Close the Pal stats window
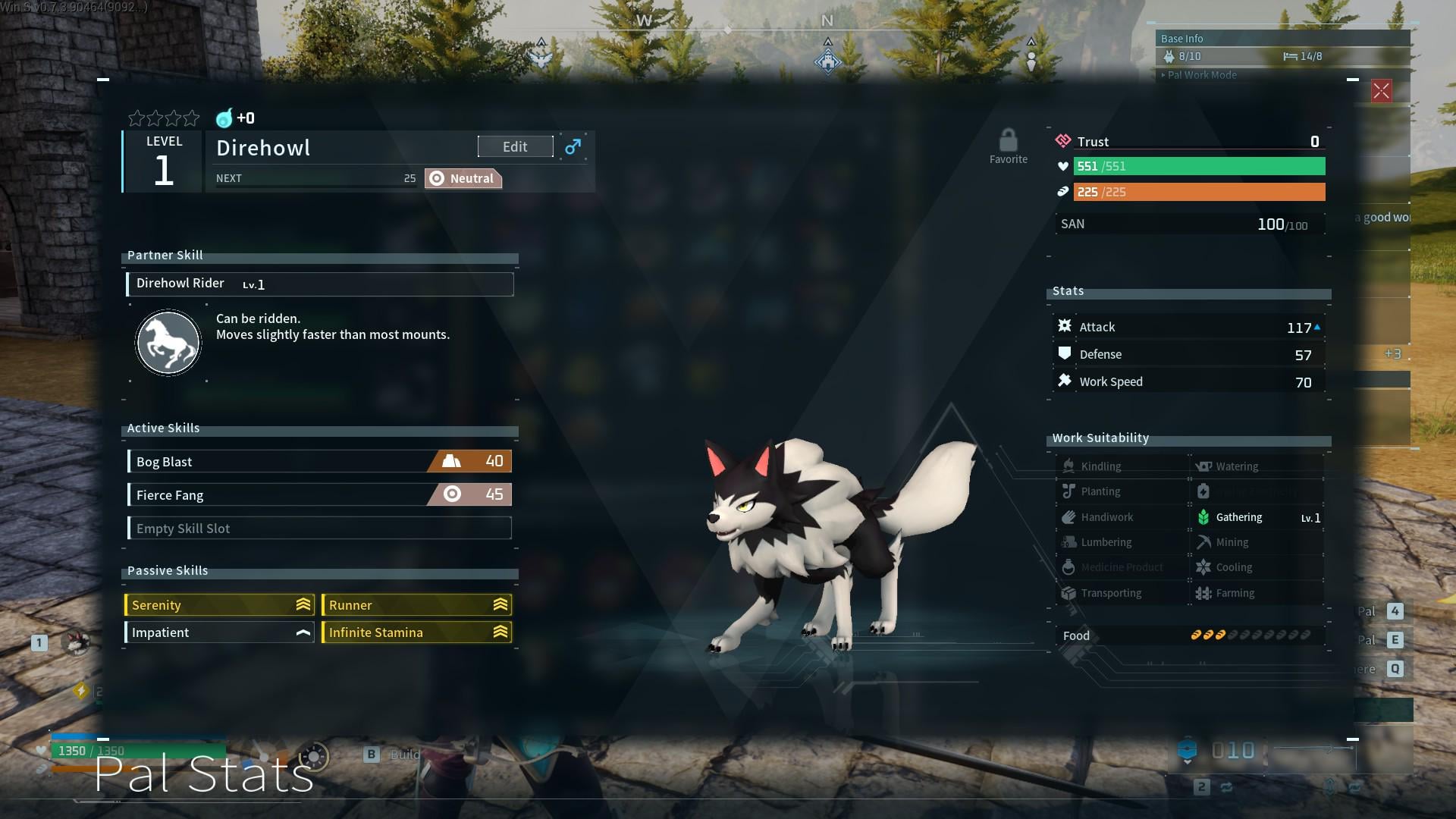This screenshot has height=819, width=1456. click(x=1381, y=92)
